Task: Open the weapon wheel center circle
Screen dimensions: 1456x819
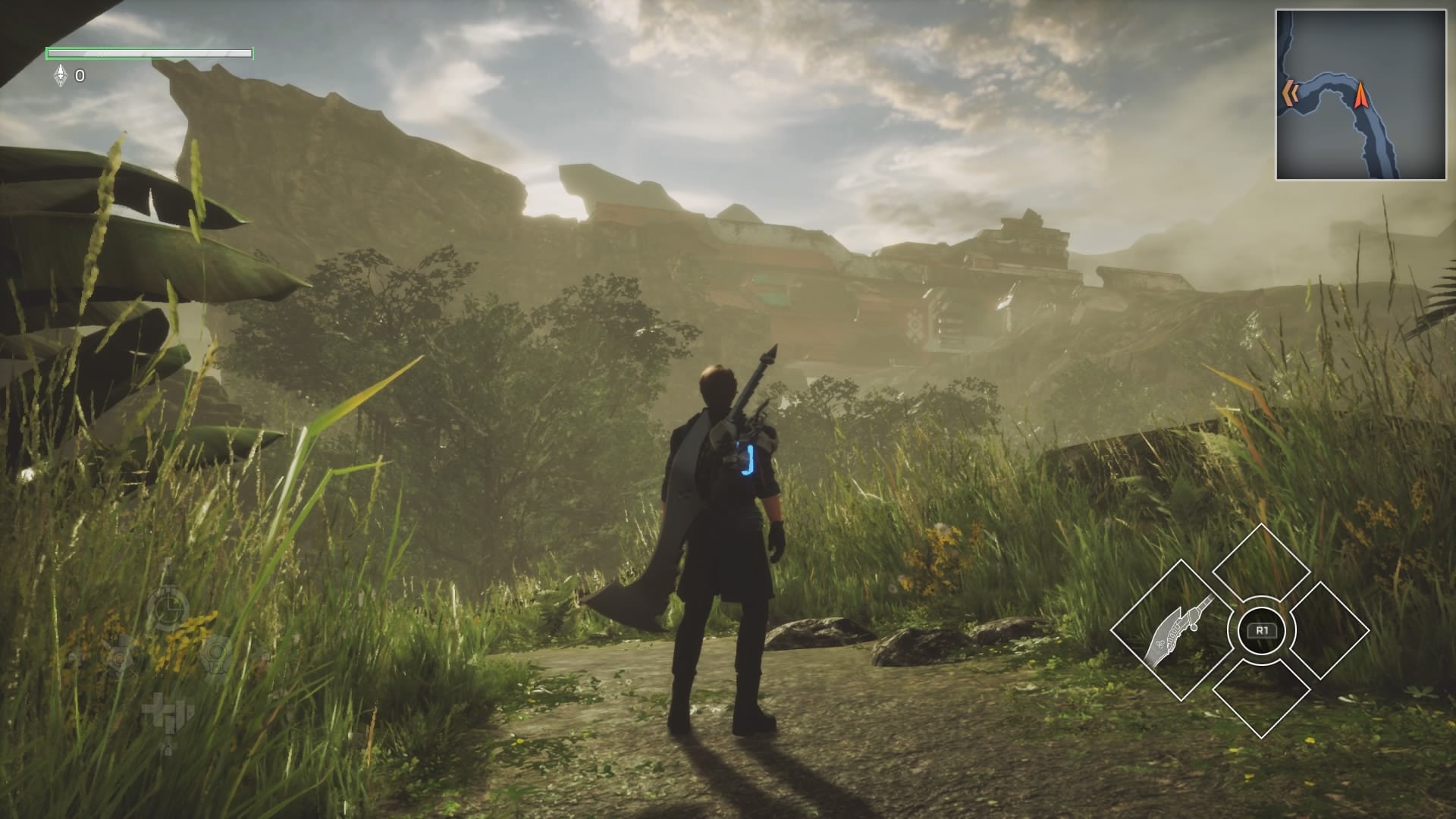Action: click(x=1263, y=629)
